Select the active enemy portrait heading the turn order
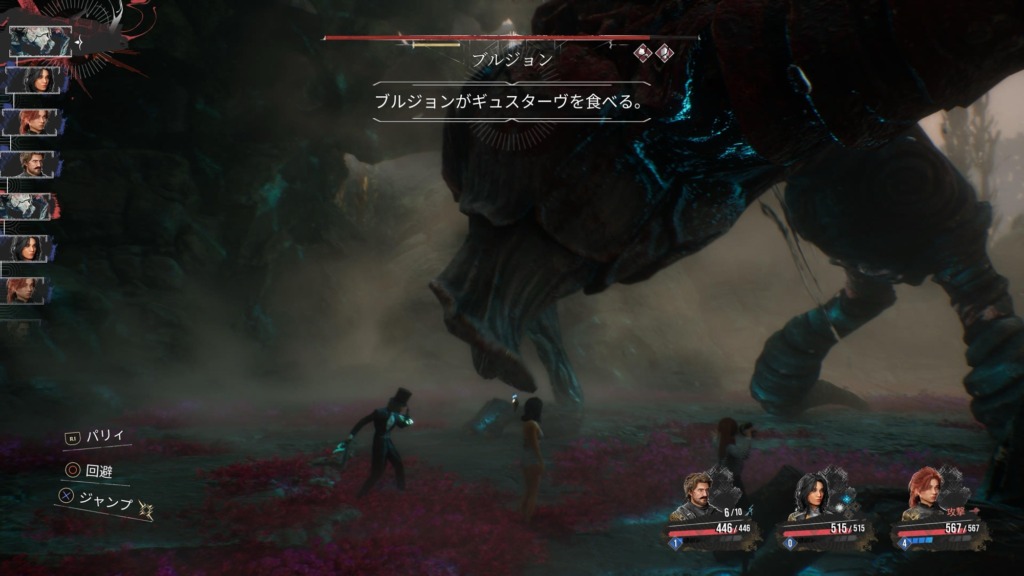The height and width of the screenshot is (576, 1024). (x=39, y=41)
